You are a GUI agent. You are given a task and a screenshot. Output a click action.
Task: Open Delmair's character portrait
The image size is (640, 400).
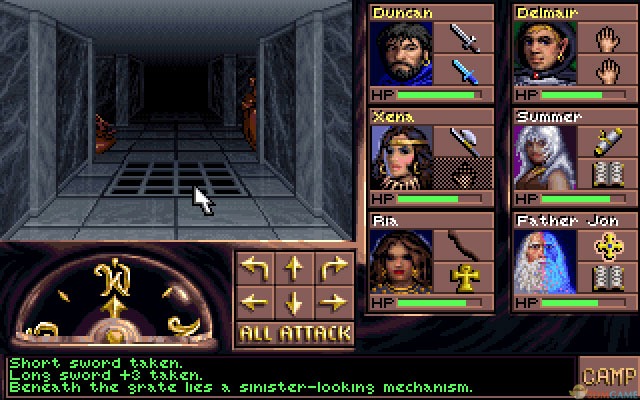(x=545, y=54)
